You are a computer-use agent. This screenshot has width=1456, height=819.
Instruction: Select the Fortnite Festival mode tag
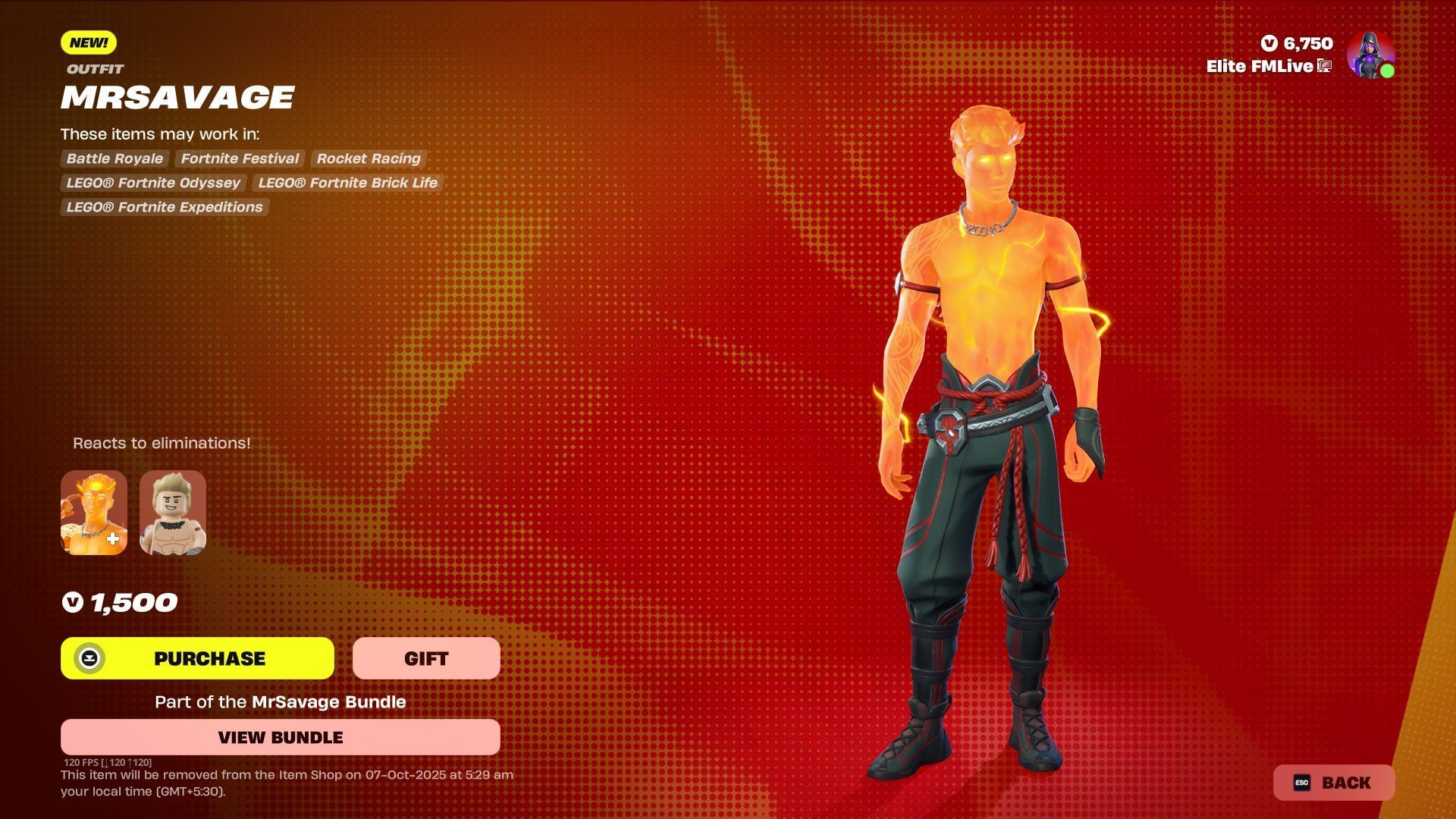pos(240,158)
